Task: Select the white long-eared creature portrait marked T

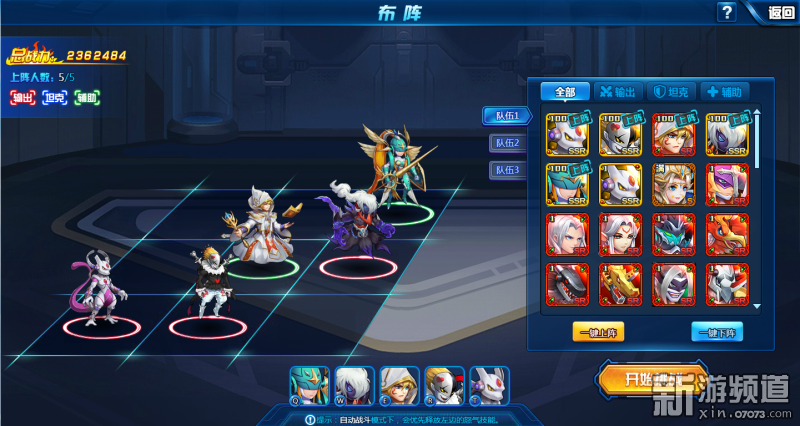Action: tap(488, 383)
